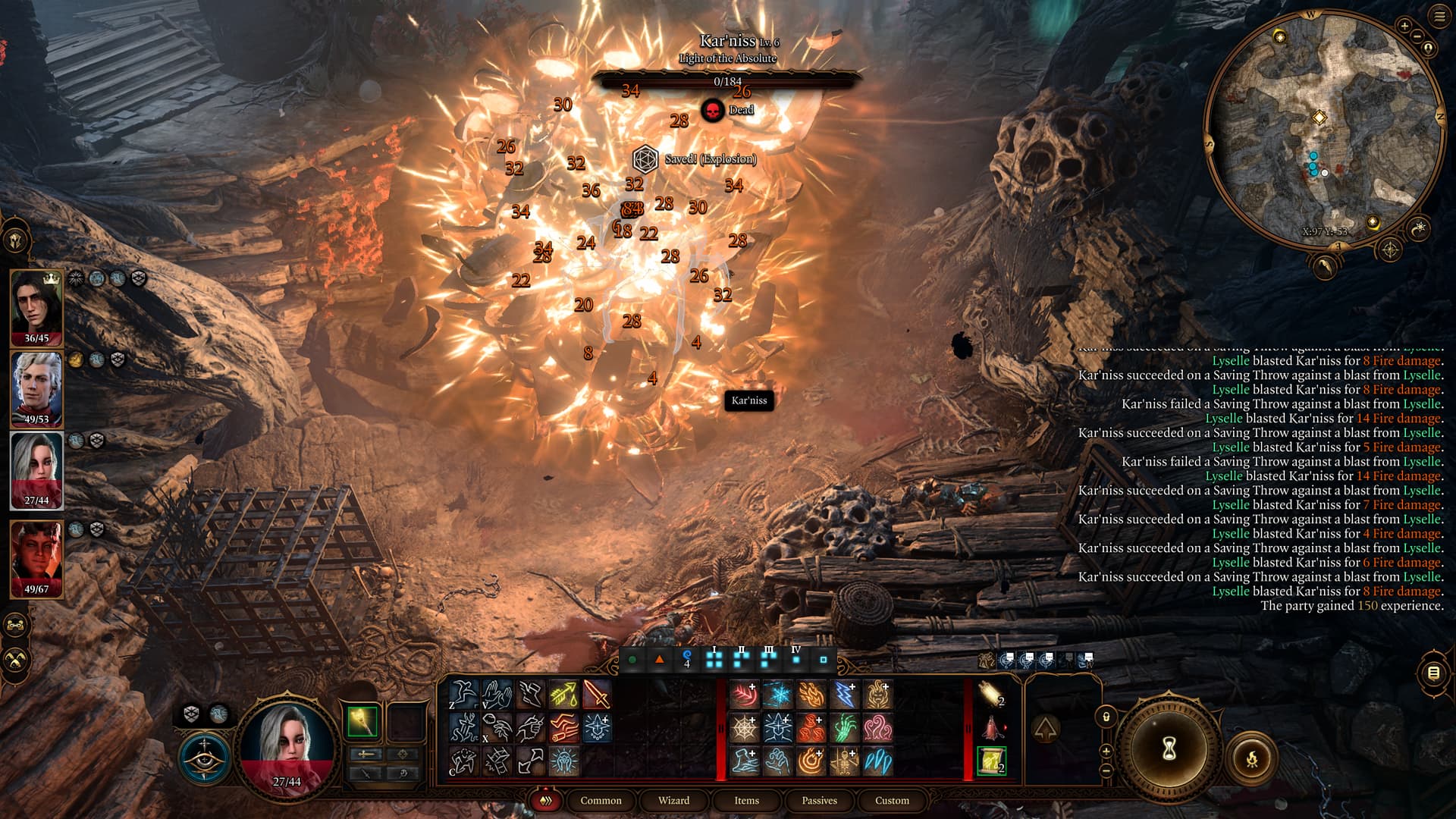Switch to the Common hotbar tab
The width and height of the screenshot is (1456, 819).
601,800
